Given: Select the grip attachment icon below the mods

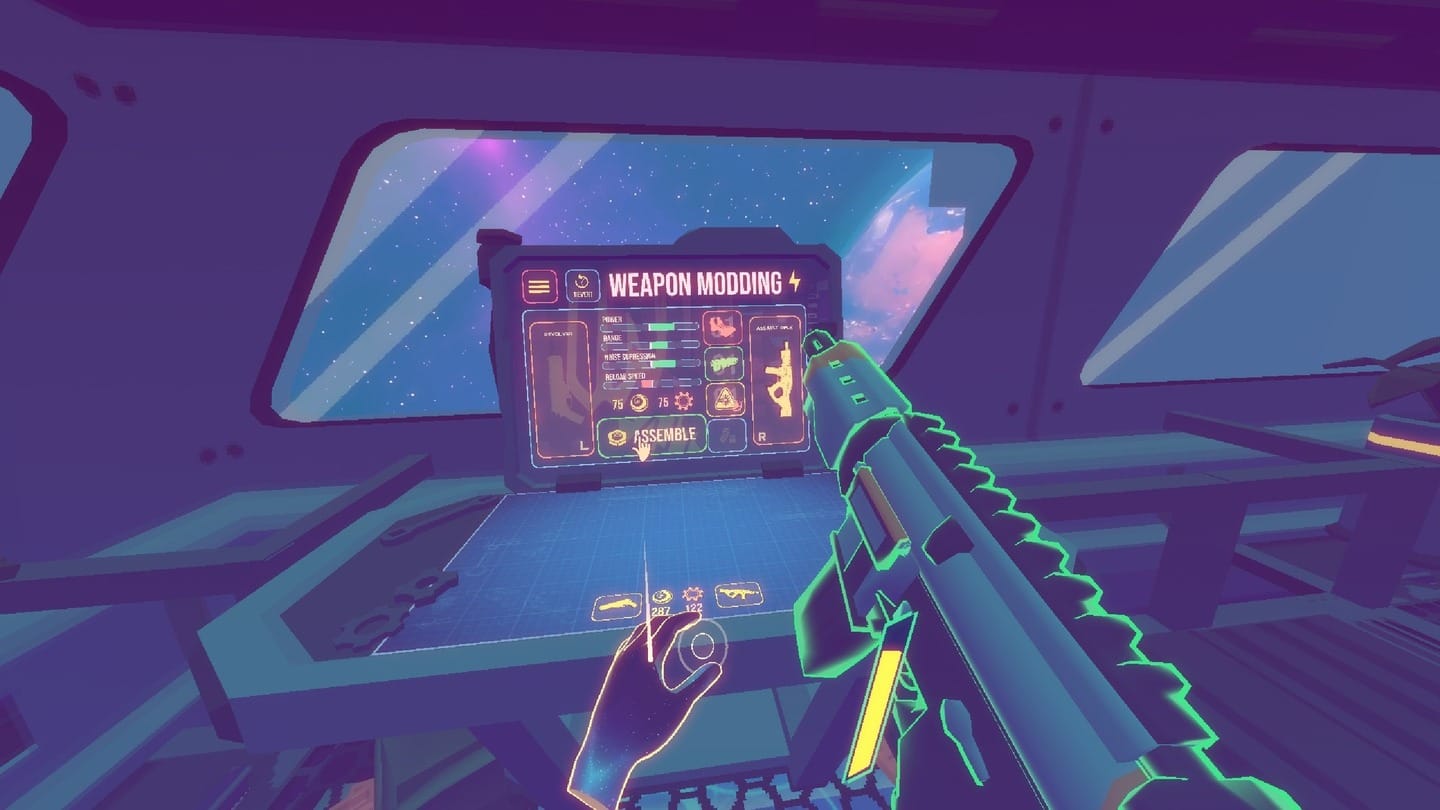Looking at the screenshot, I should pyautogui.click(x=725, y=437).
